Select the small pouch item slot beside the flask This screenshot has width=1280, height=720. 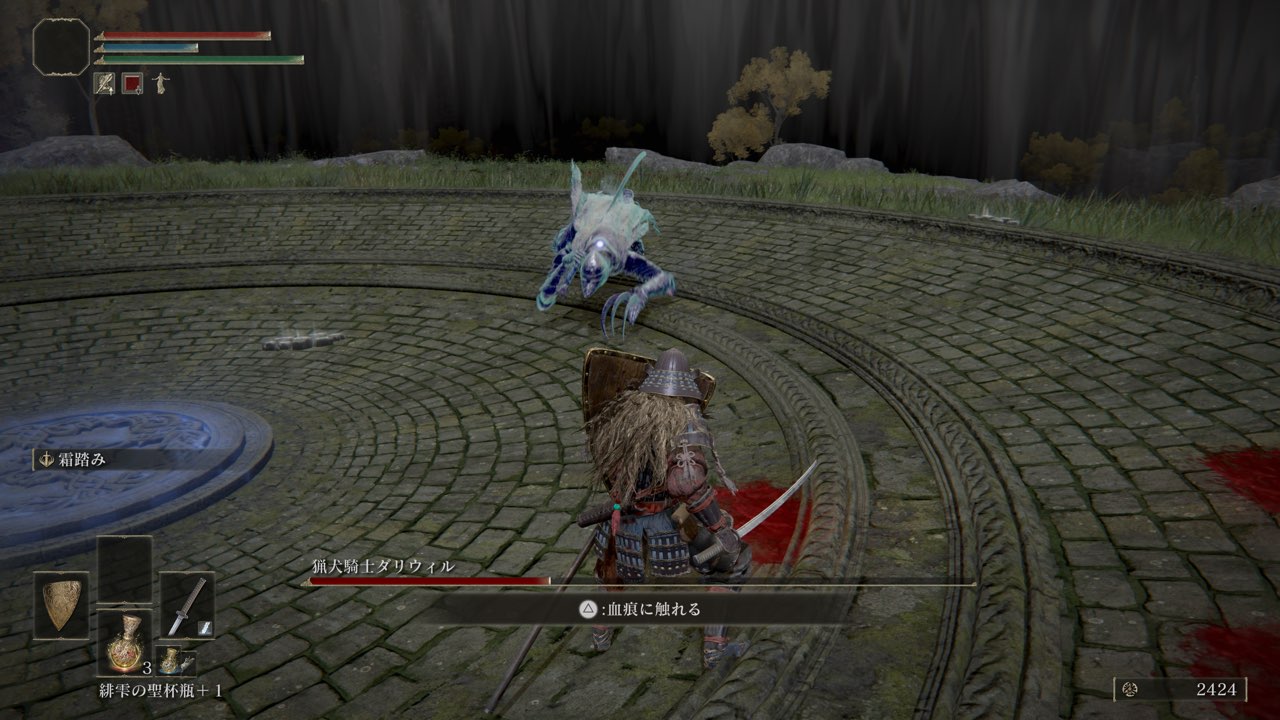click(x=174, y=659)
